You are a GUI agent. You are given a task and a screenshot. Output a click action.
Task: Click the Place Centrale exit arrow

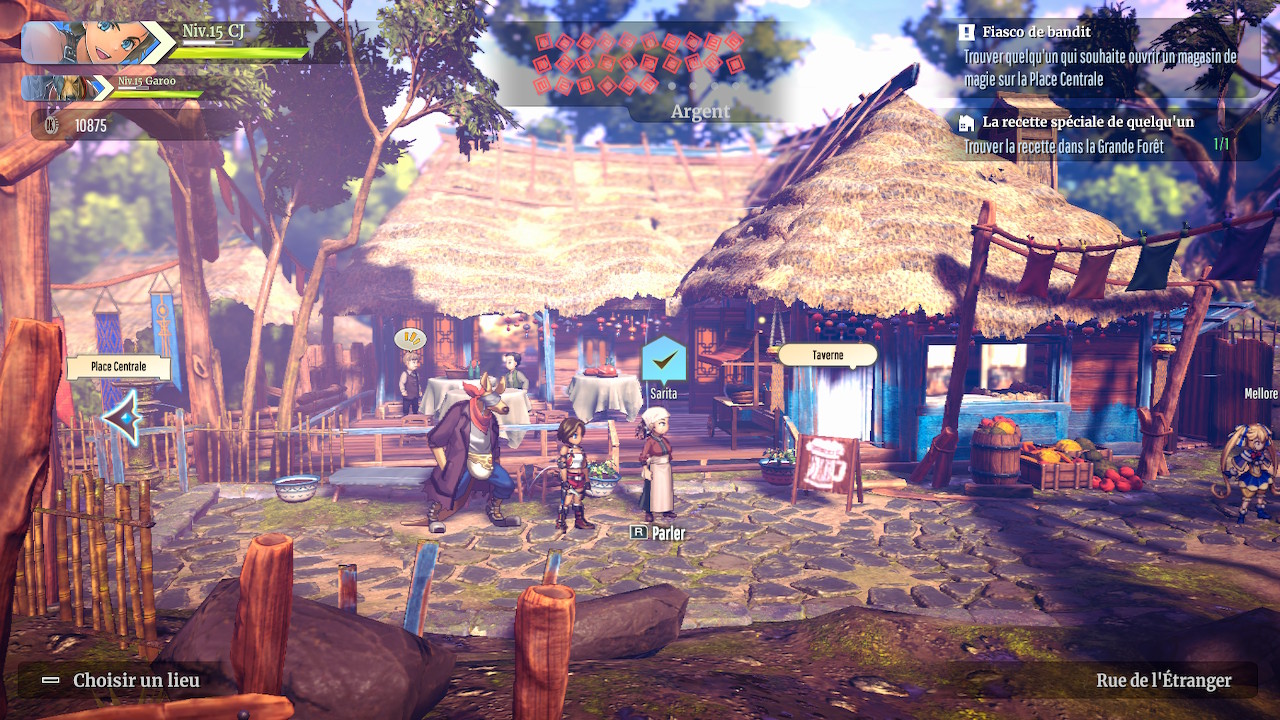(x=122, y=417)
